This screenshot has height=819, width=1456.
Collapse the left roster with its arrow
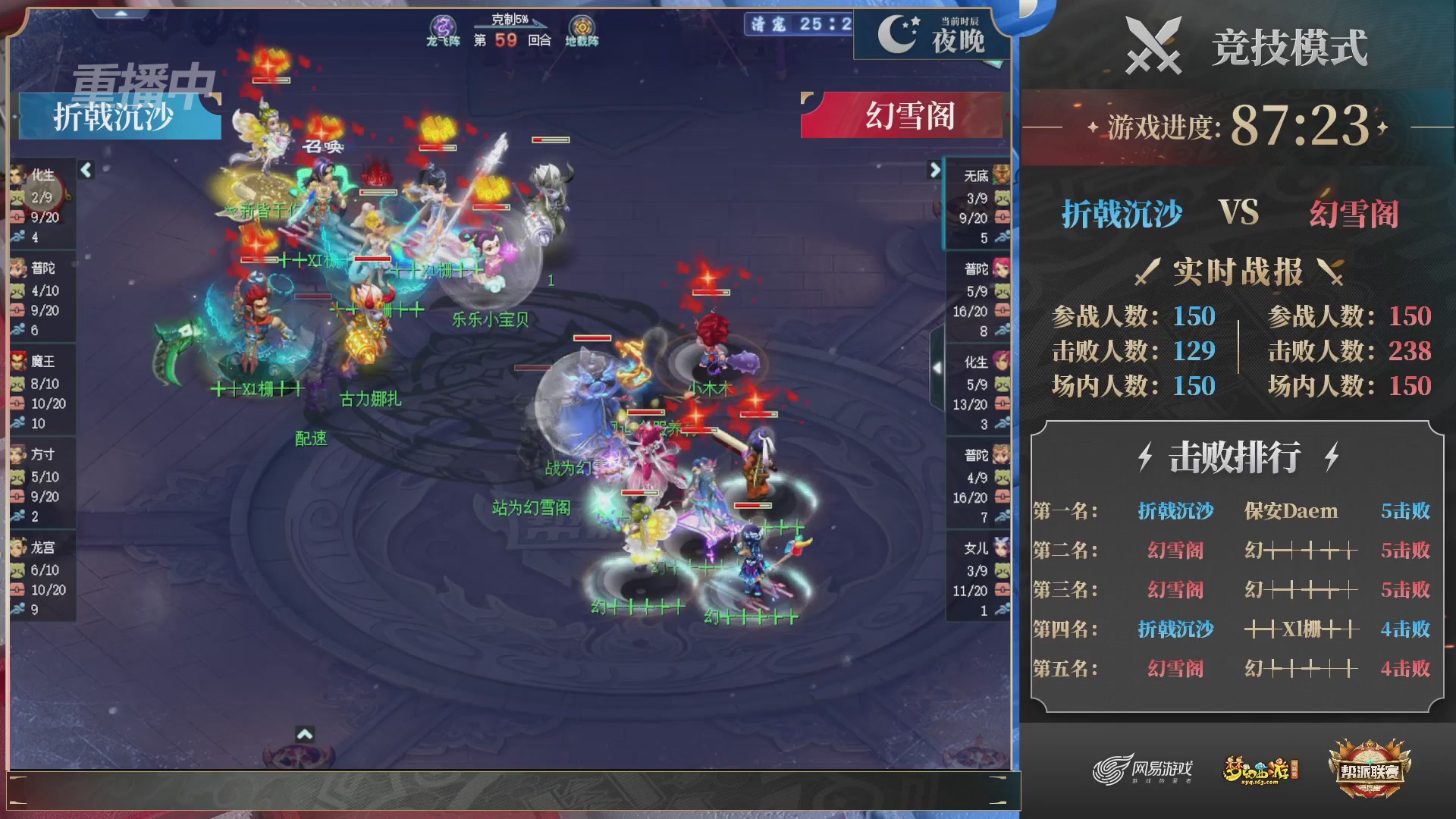[x=87, y=171]
